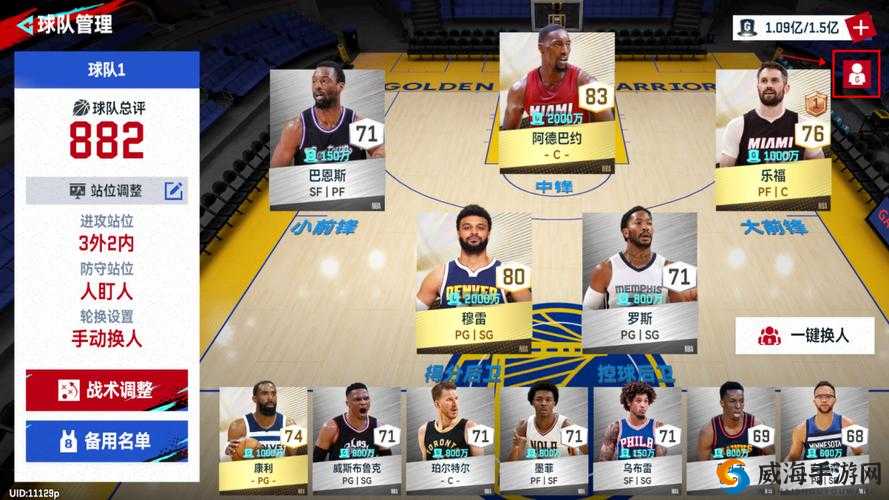
Task: Select the 球队1 team header
Action: tap(107, 70)
